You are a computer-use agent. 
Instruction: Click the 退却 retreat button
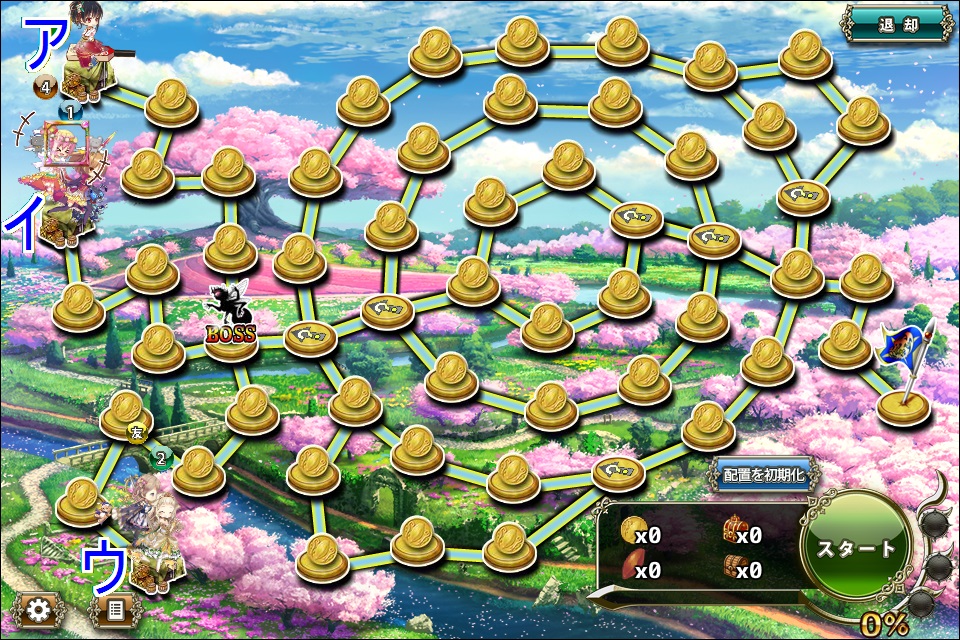tap(897, 25)
